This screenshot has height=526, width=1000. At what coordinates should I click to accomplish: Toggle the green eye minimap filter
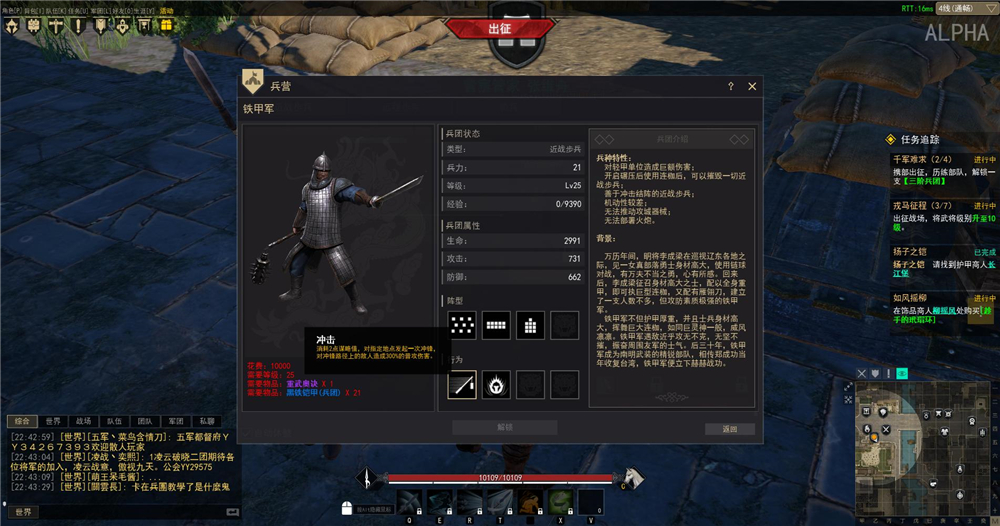[902, 373]
